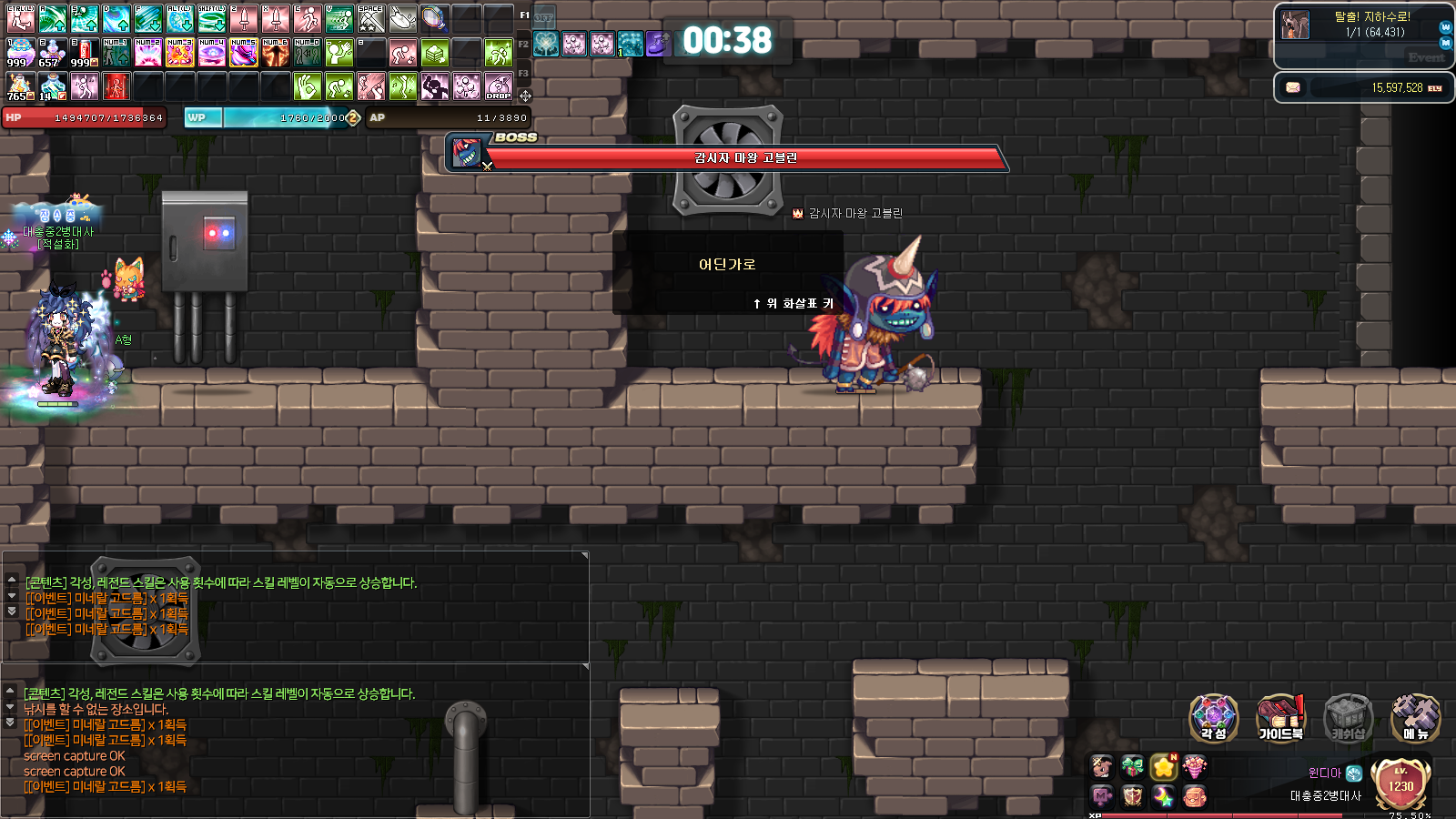Open the mailbox envelope icon
The image size is (1456, 819).
1292,87
